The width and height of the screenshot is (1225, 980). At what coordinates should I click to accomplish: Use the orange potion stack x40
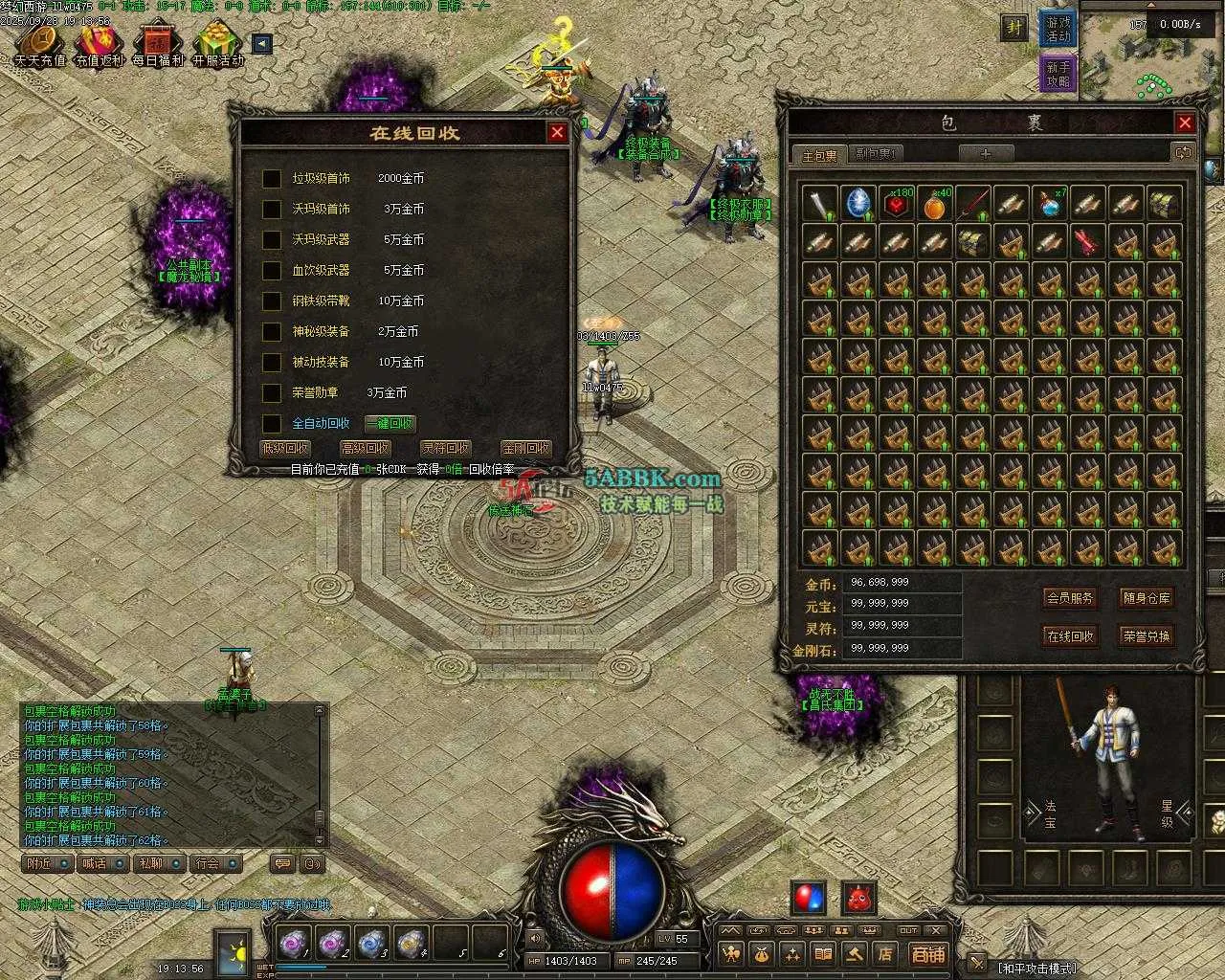pos(935,203)
